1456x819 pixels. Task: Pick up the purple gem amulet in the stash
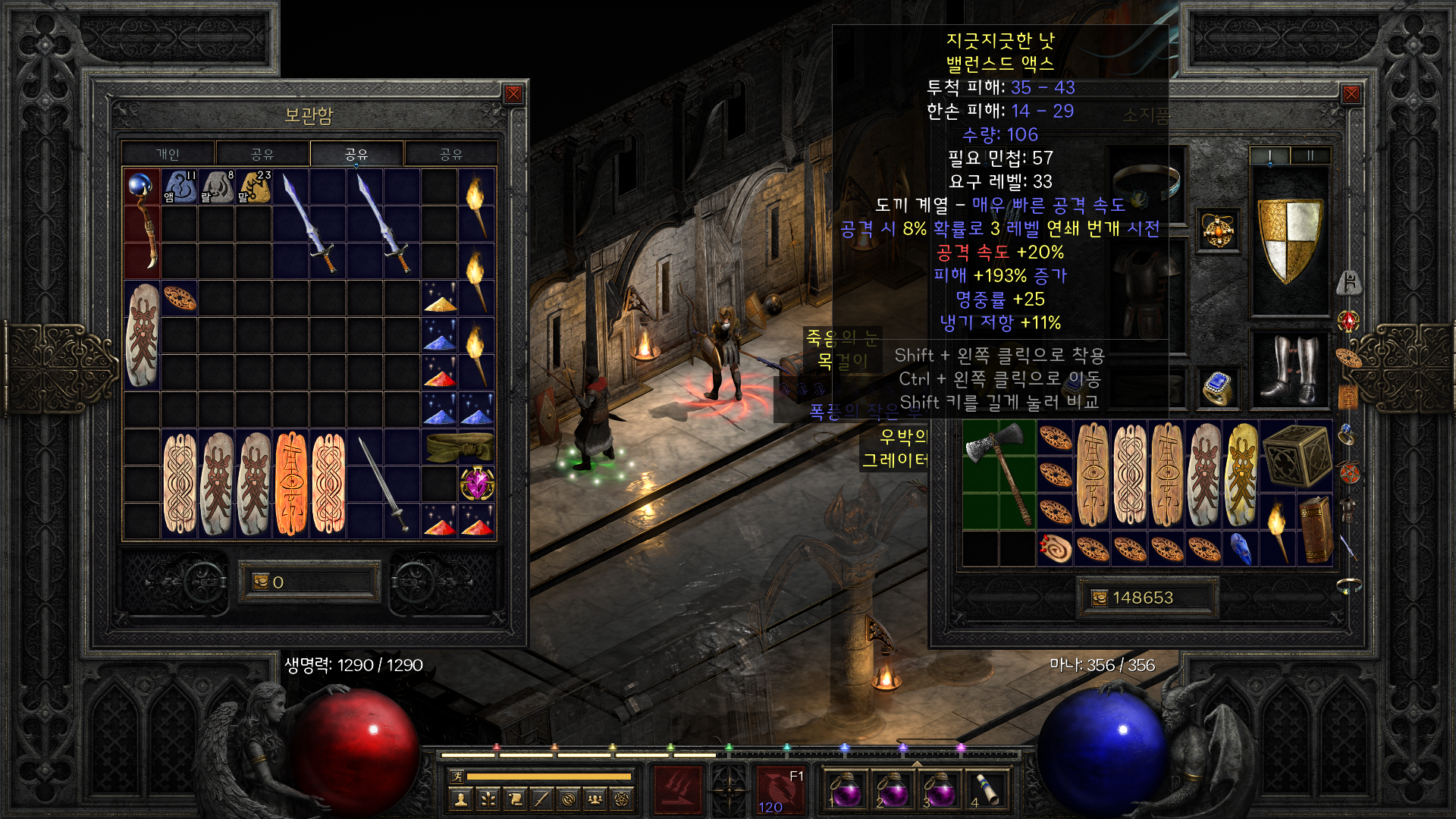coord(477,484)
